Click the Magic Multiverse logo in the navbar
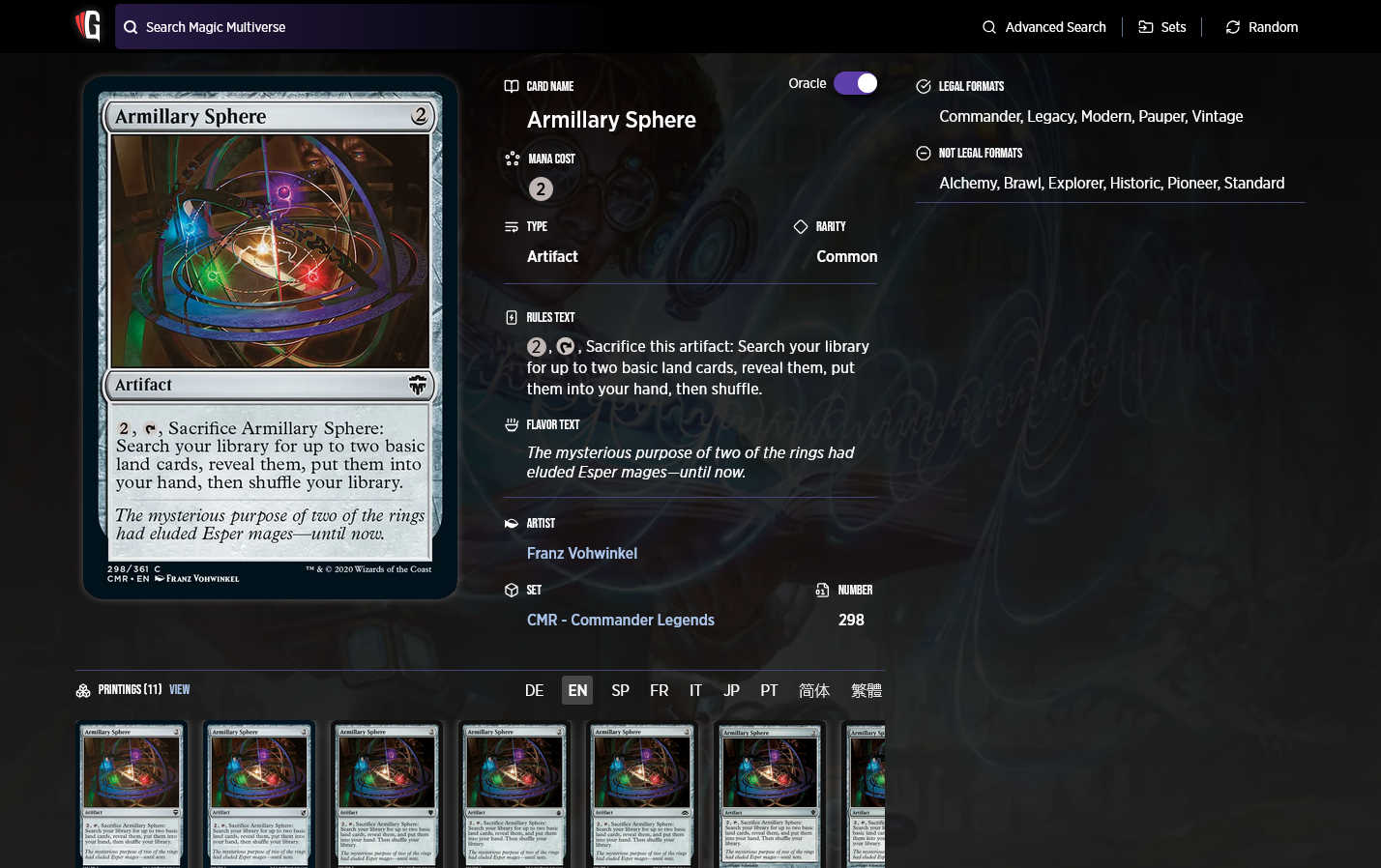1381x868 pixels. pos(88,26)
